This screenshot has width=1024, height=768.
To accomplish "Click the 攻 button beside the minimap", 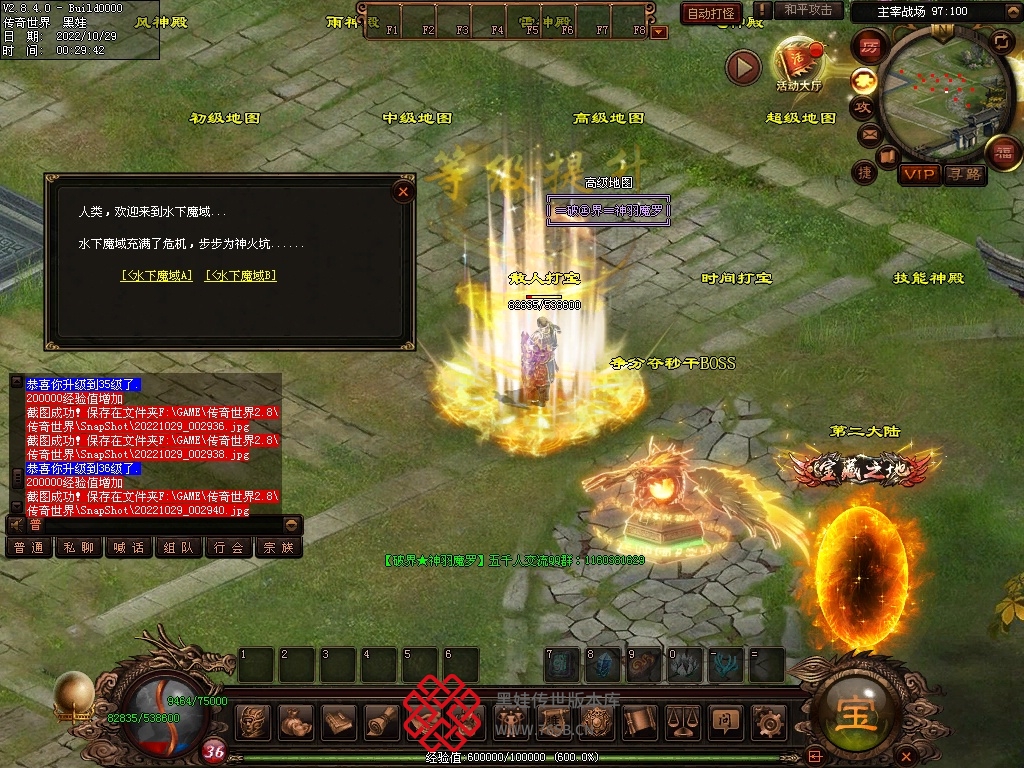I will 863,106.
